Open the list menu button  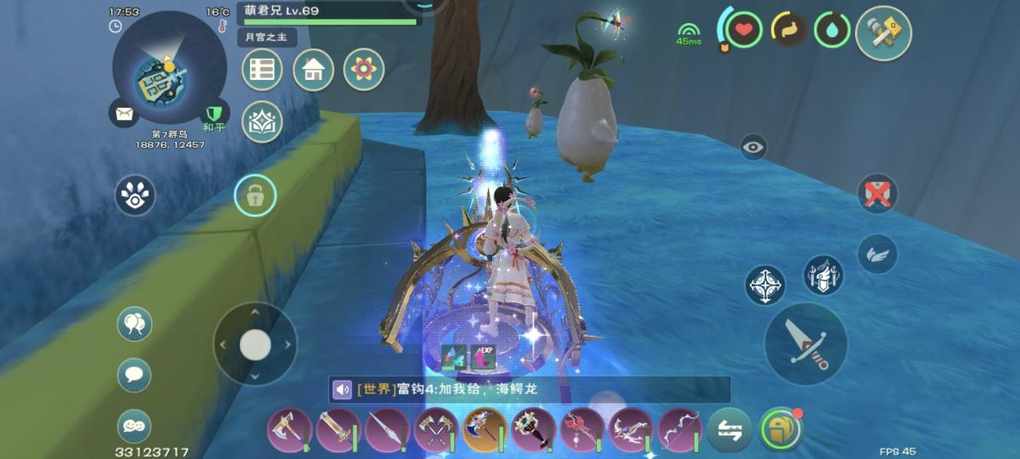(x=262, y=70)
